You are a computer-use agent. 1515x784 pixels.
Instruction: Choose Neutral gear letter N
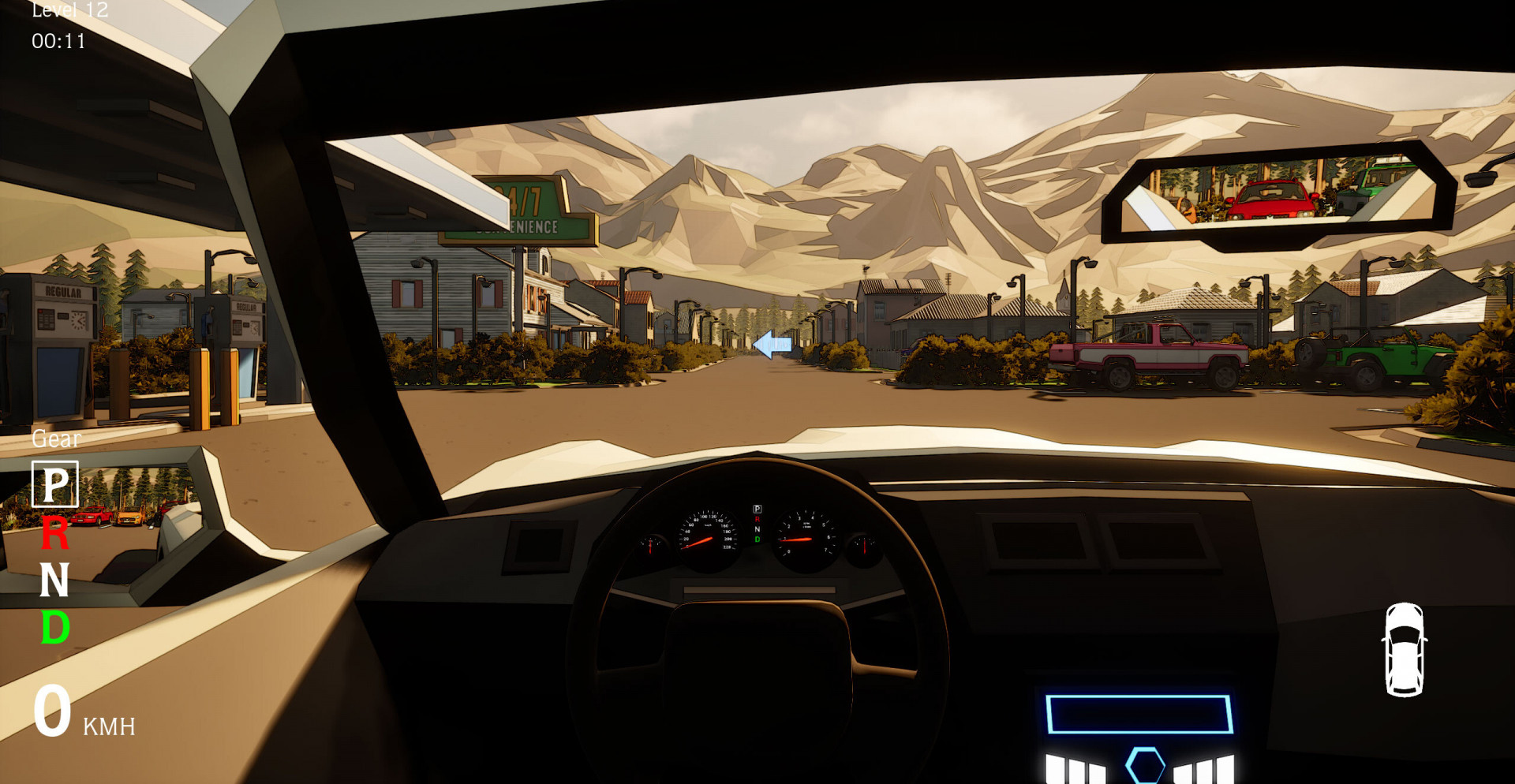(x=54, y=581)
